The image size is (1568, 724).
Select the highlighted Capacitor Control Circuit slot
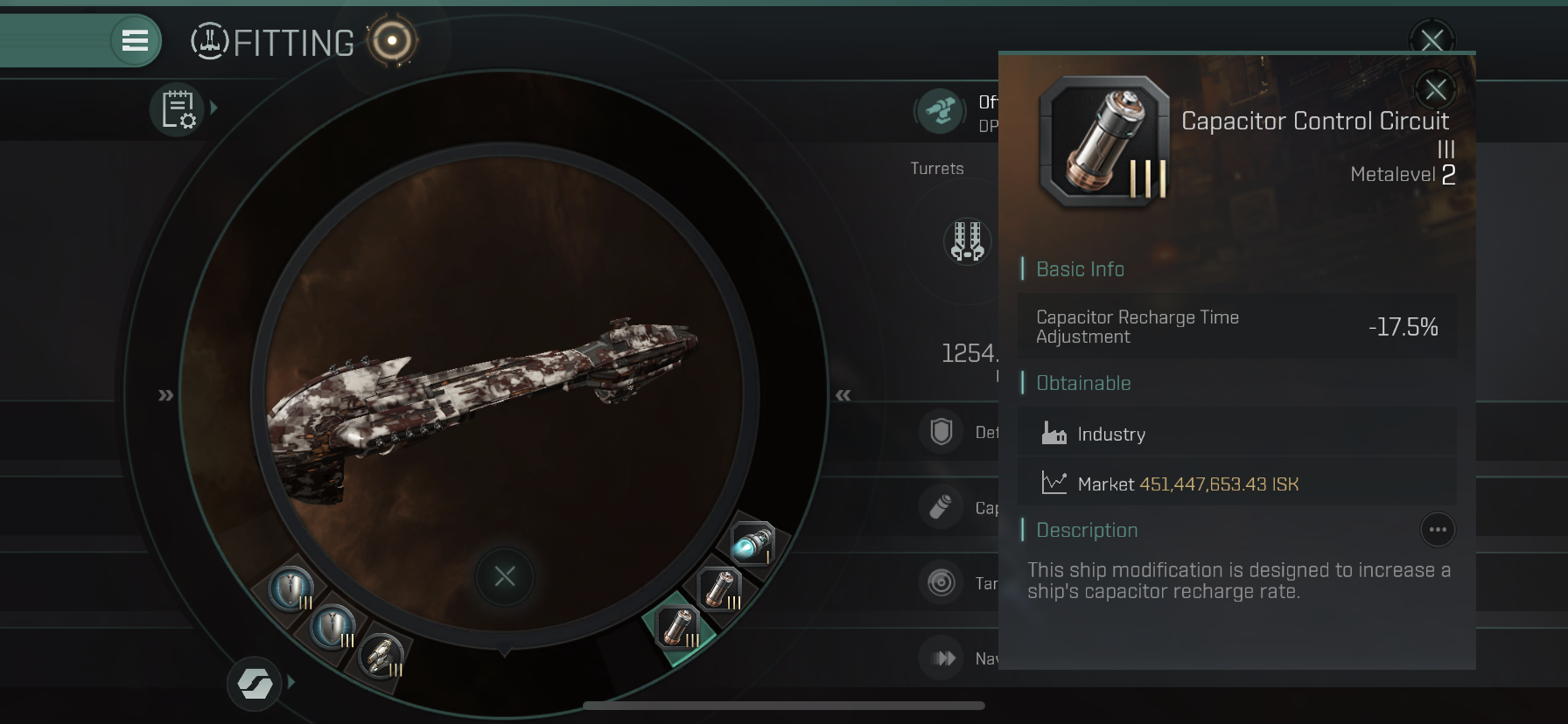coord(678,627)
